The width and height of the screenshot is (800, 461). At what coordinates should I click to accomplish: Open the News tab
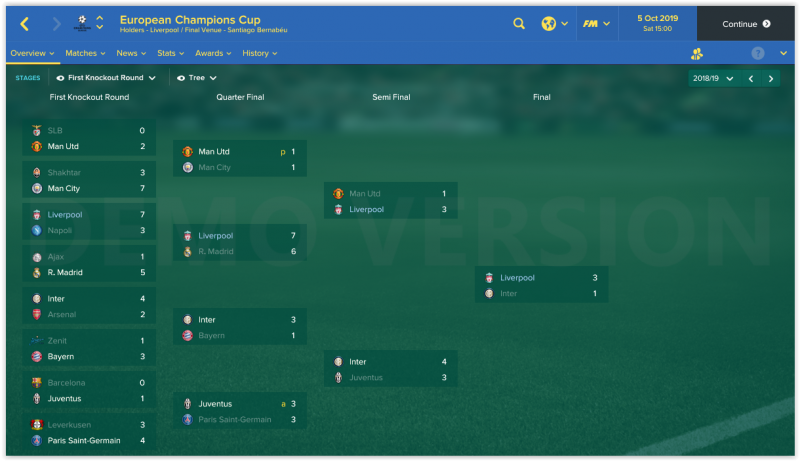(131, 53)
